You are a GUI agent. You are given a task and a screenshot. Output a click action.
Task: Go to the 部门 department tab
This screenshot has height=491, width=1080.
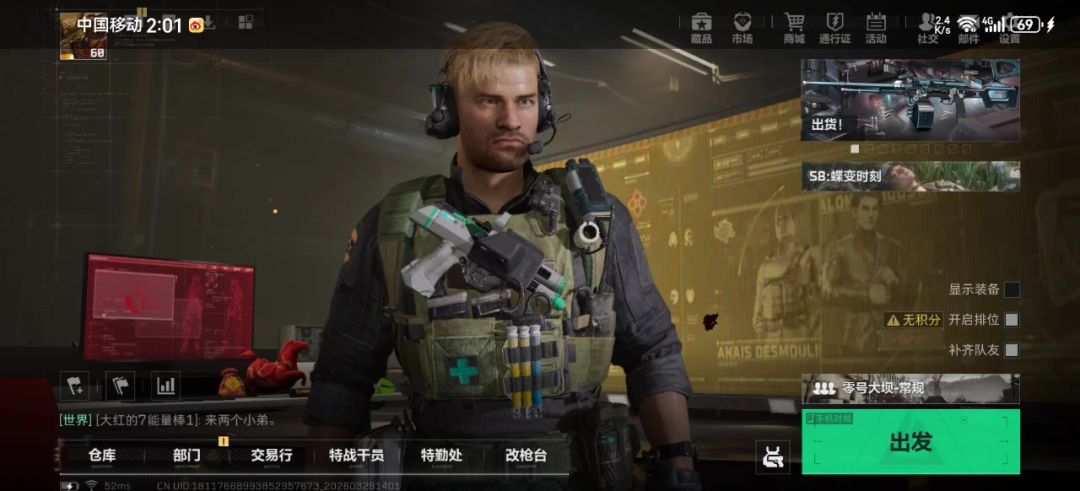[187, 456]
